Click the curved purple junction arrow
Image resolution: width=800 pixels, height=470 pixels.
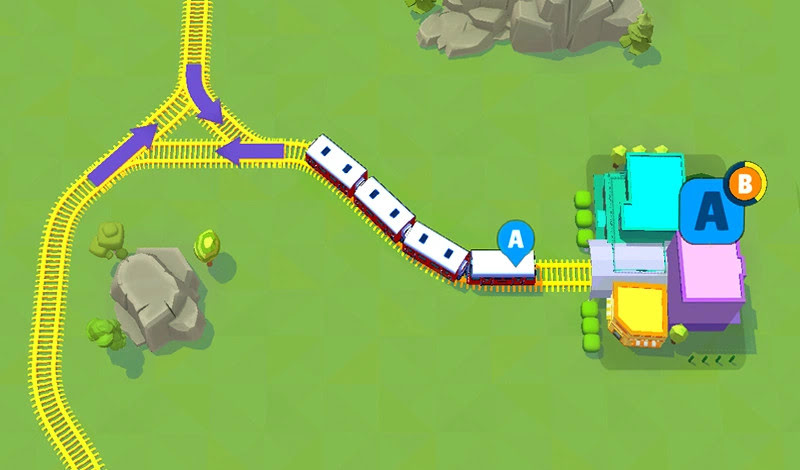coord(203,93)
